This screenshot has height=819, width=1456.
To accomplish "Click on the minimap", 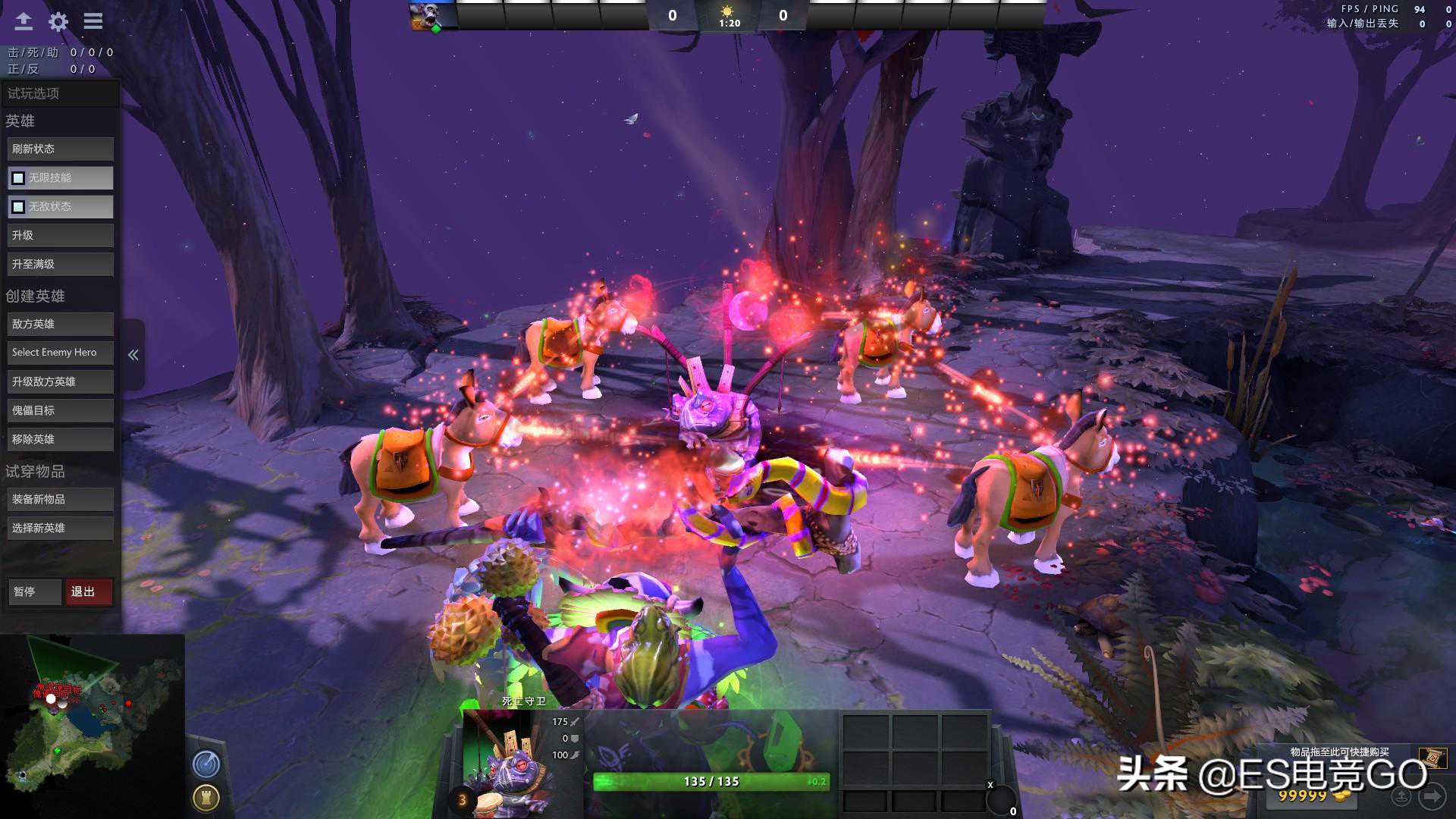I will tap(93, 724).
